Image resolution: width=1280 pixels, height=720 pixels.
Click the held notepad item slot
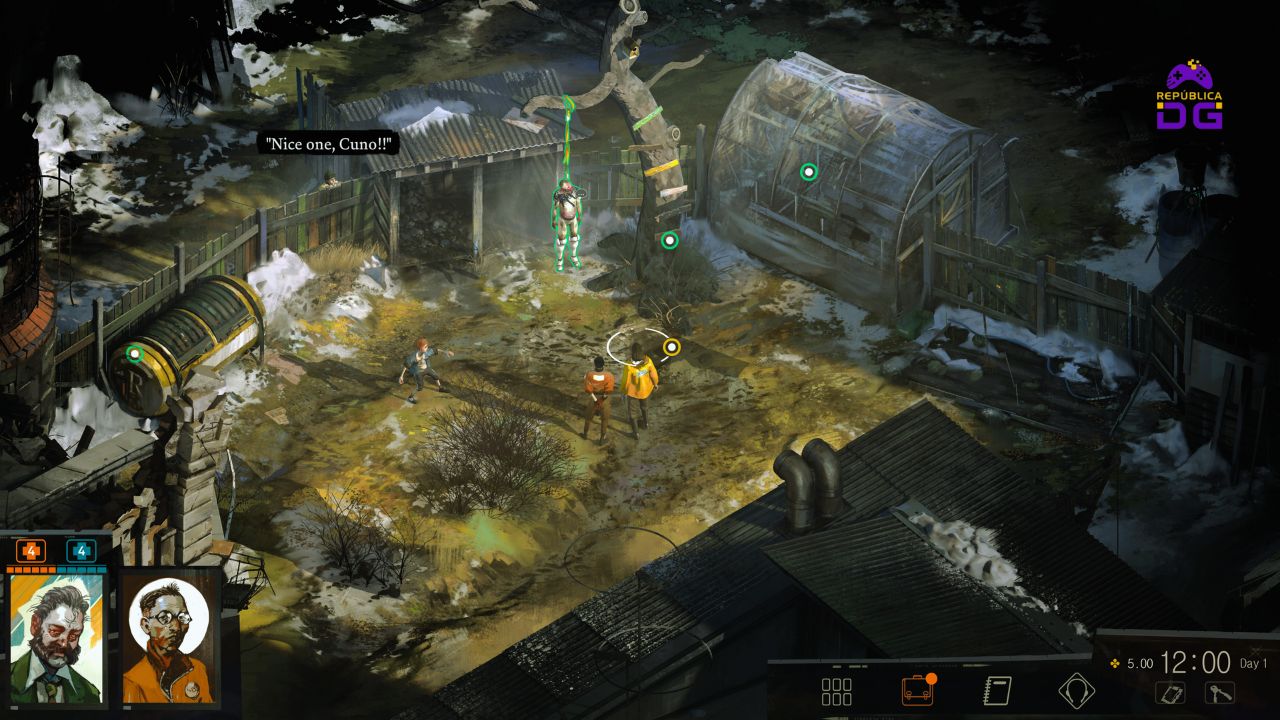coord(1171,692)
